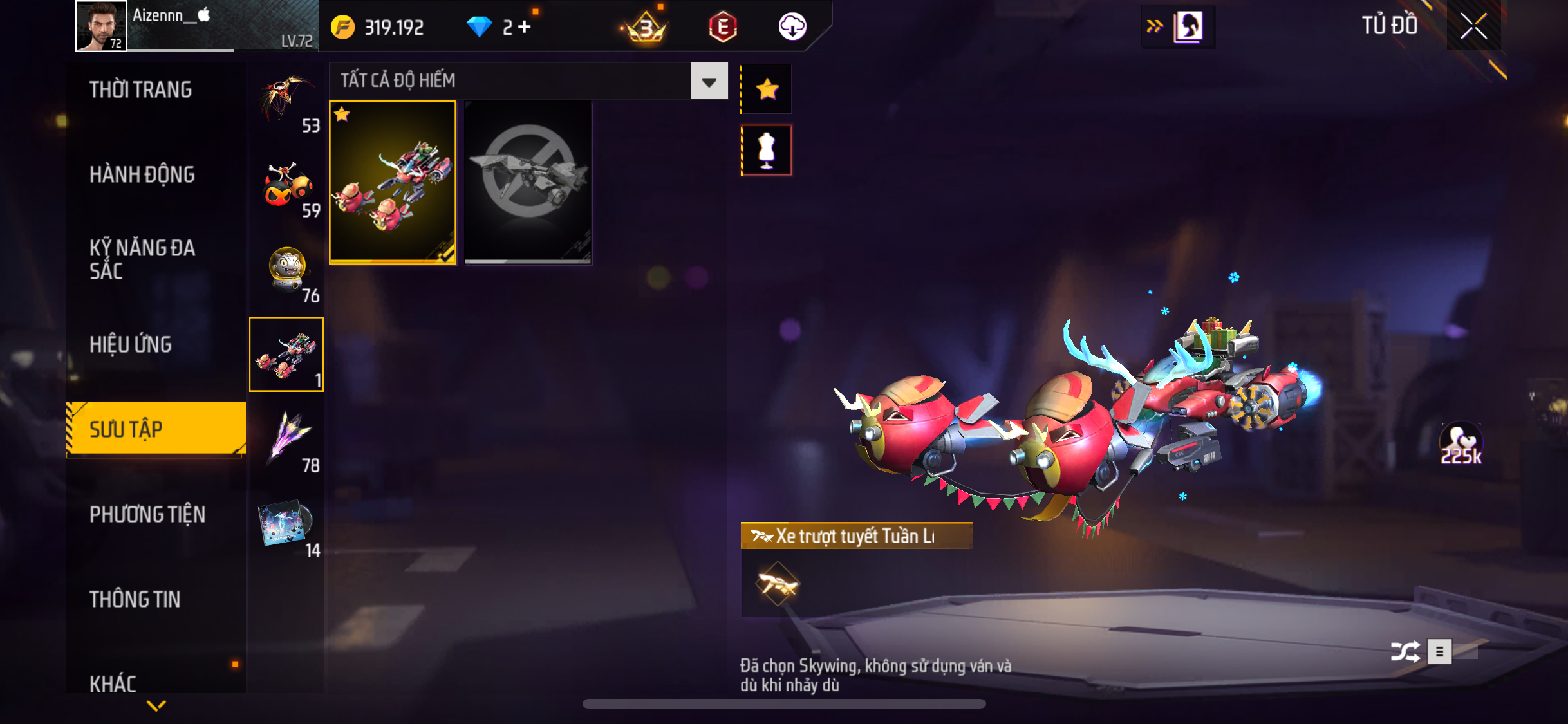The height and width of the screenshot is (724, 1568).
Task: Open the pet subcategory with 76 items
Action: coord(287,271)
